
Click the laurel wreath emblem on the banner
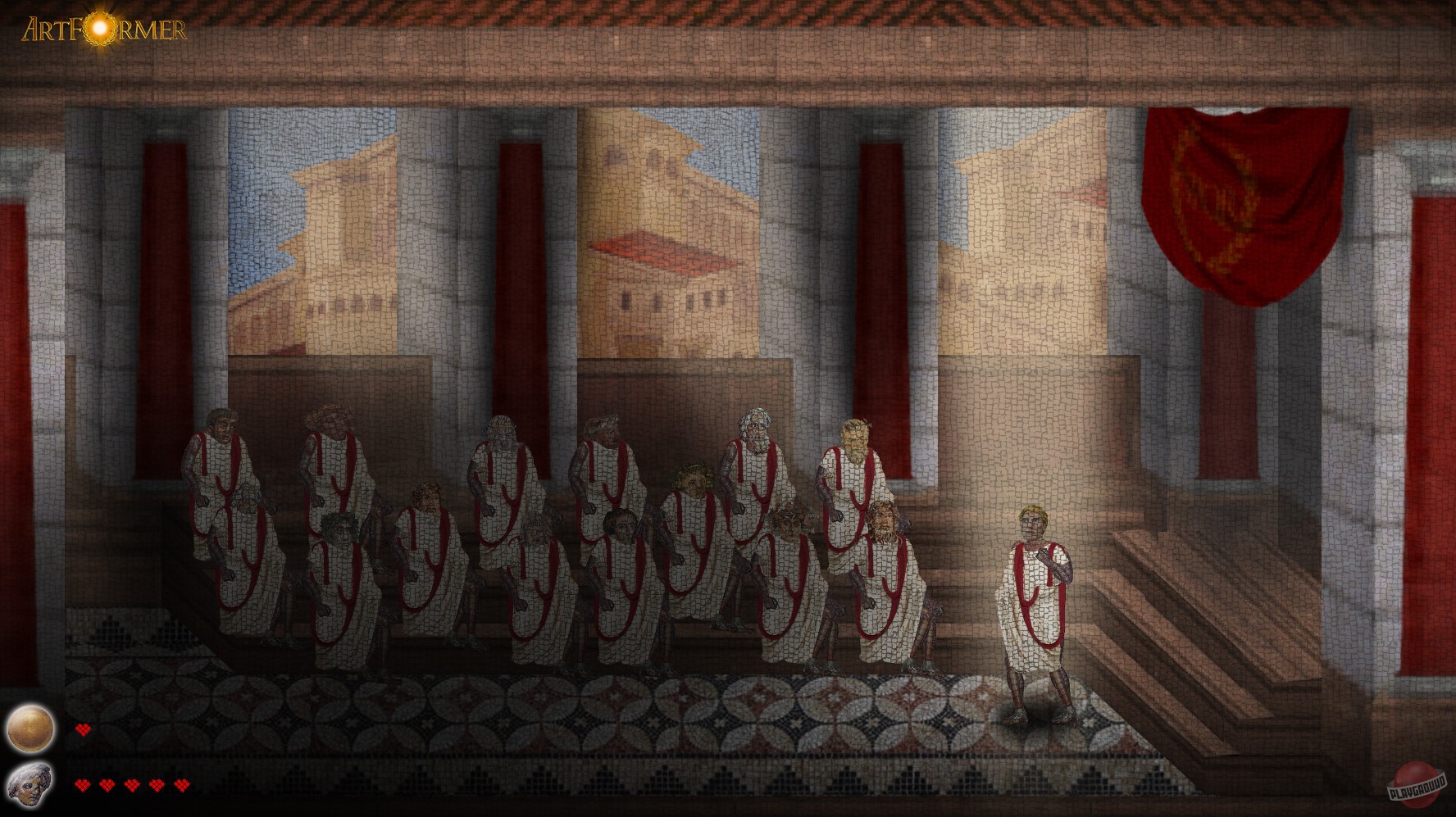coord(1214,193)
